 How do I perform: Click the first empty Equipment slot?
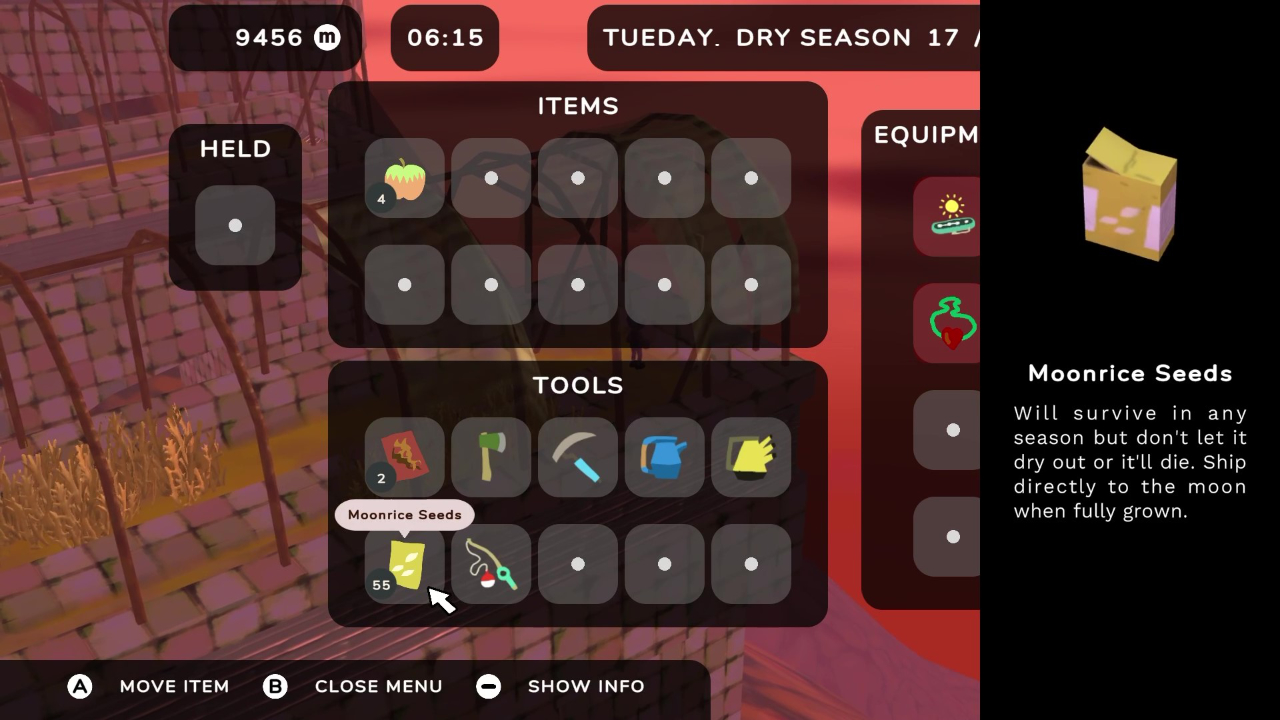coord(948,429)
